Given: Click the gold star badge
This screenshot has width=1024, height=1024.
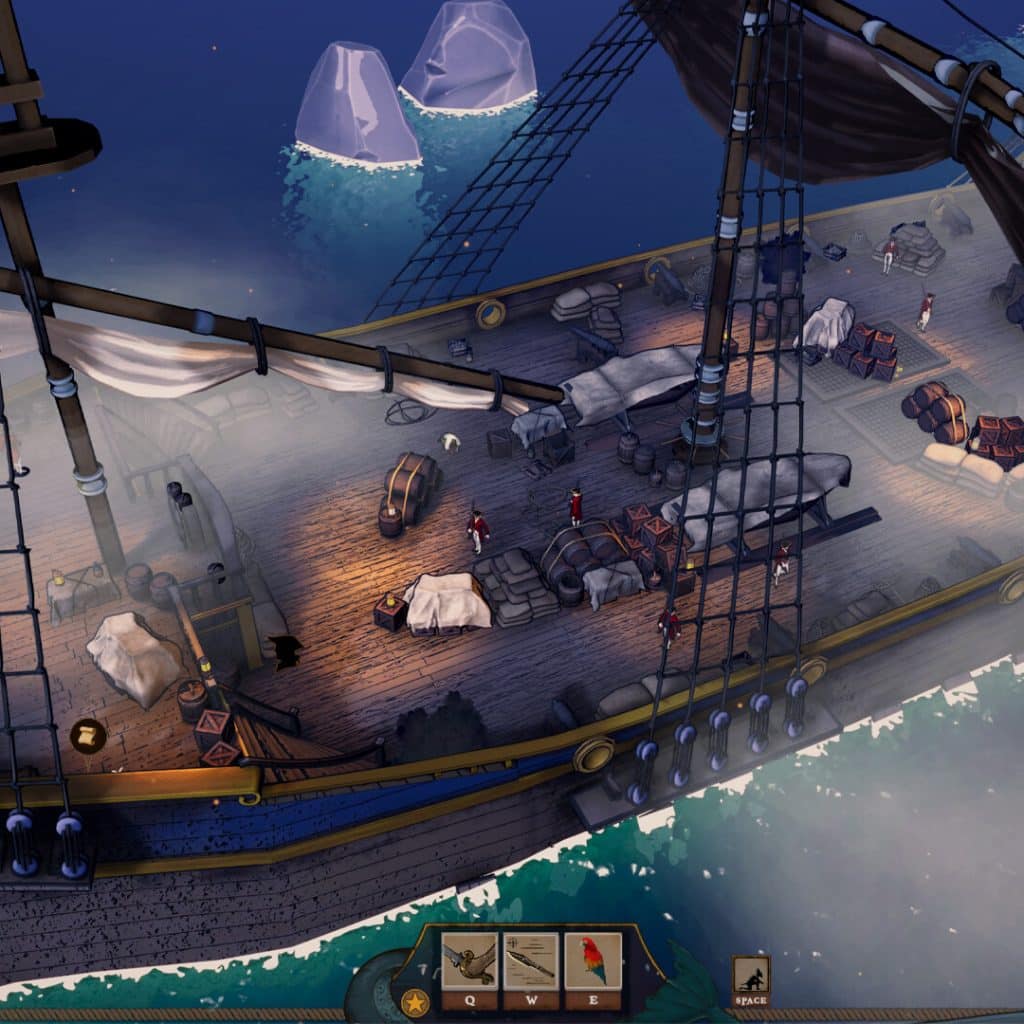Looking at the screenshot, I should tap(415, 1001).
